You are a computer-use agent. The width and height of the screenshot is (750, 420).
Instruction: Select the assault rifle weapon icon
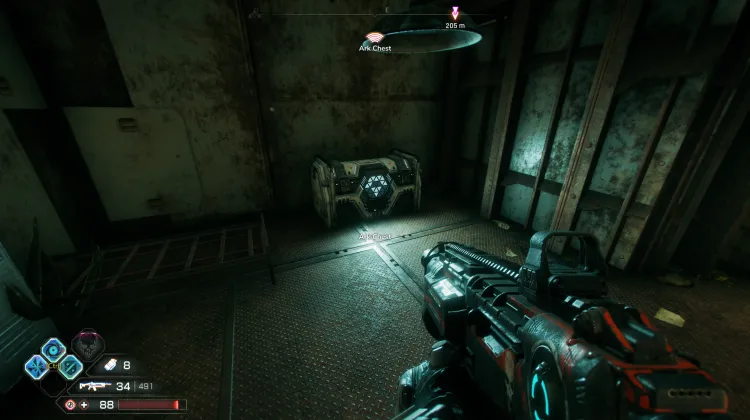click(x=91, y=385)
